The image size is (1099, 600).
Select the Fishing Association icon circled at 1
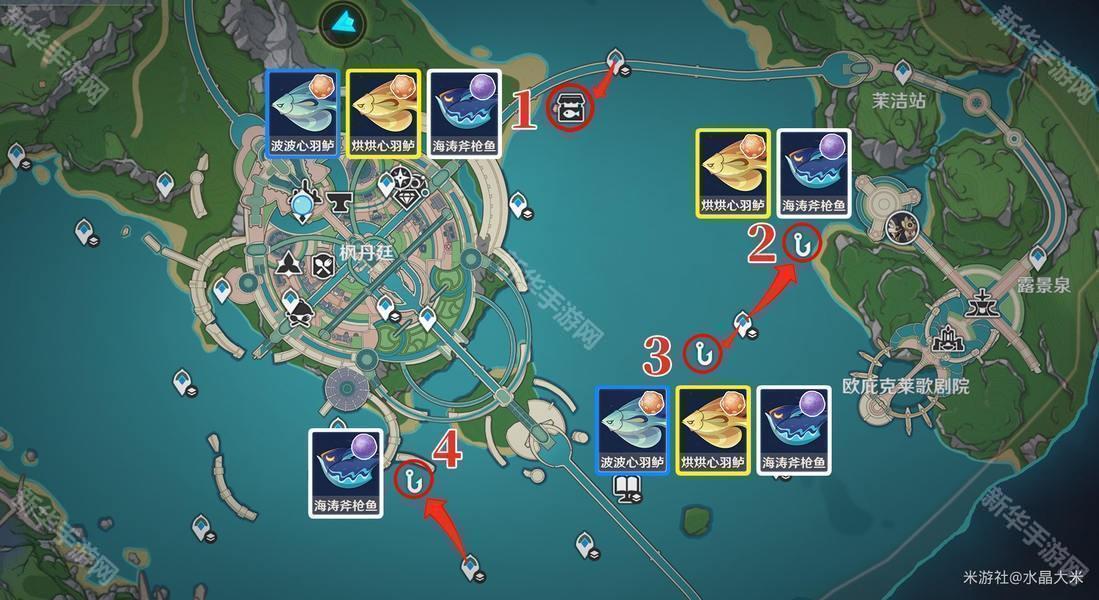[x=570, y=107]
